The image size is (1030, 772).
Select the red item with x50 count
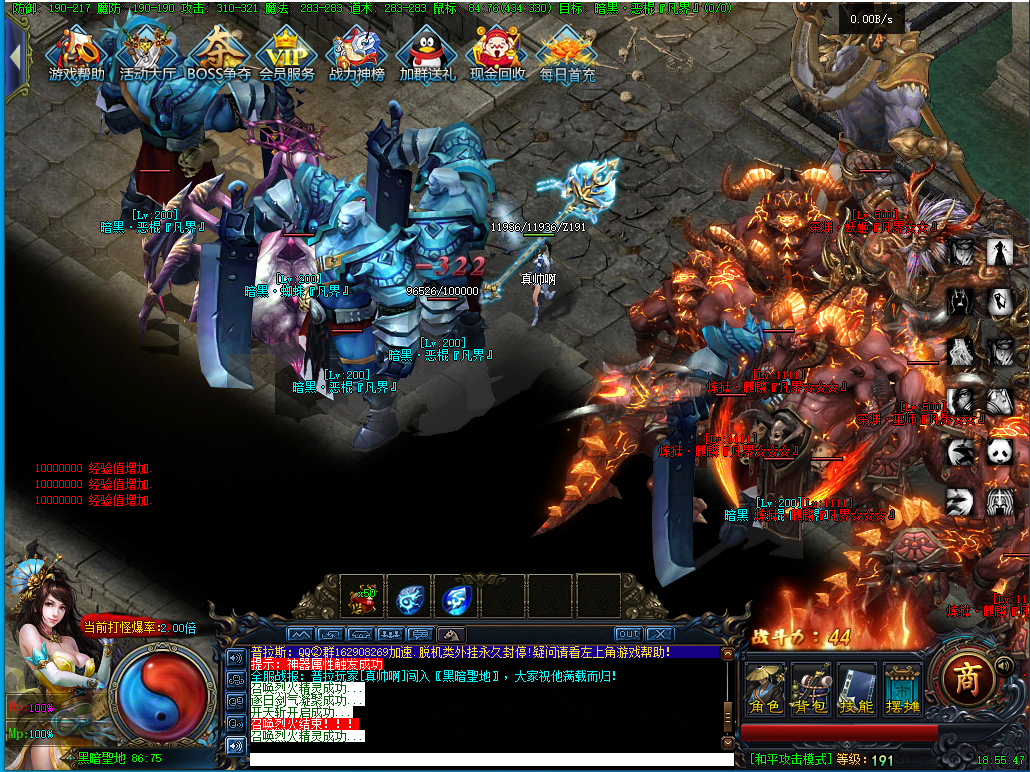tap(360, 597)
